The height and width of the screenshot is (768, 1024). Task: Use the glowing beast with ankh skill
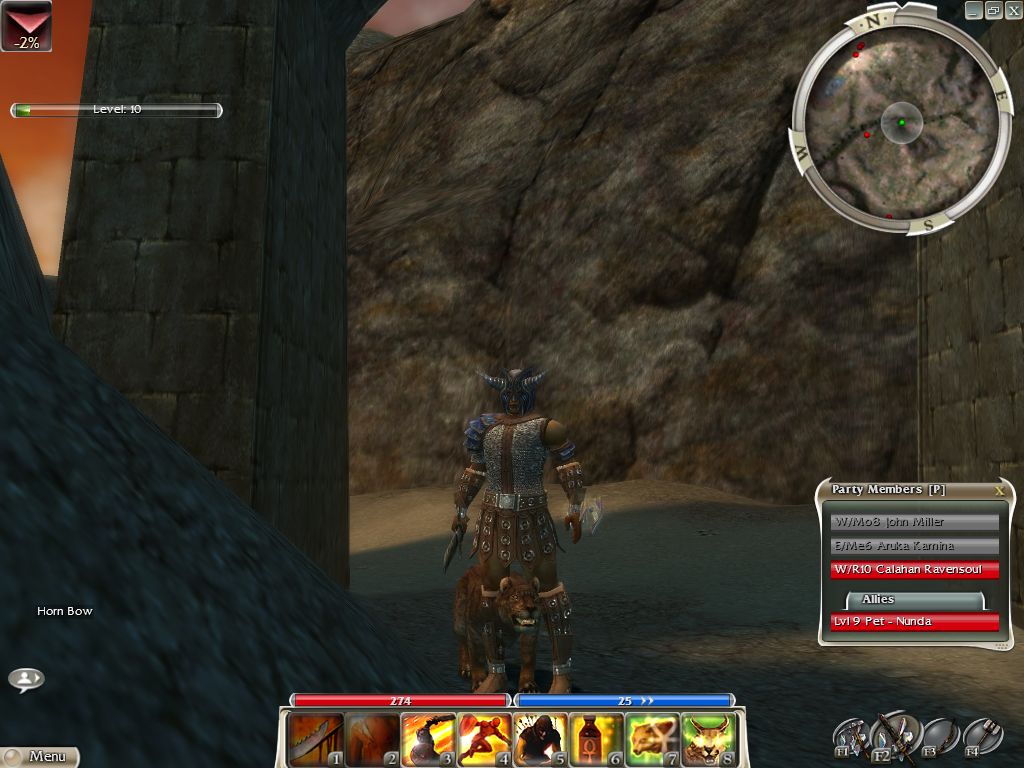pyautogui.click(x=652, y=739)
